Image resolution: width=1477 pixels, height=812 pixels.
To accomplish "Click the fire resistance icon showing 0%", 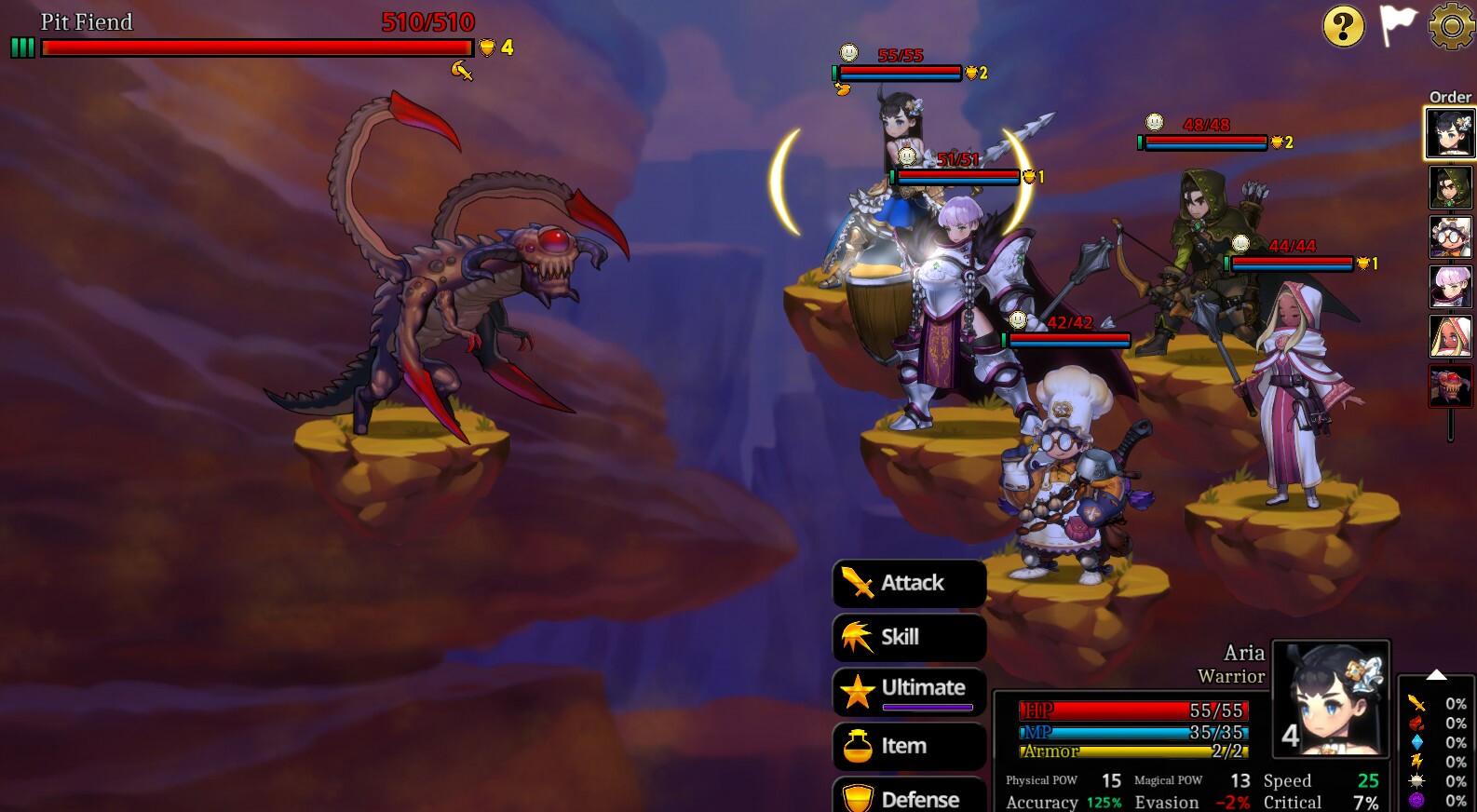I will click(x=1417, y=723).
